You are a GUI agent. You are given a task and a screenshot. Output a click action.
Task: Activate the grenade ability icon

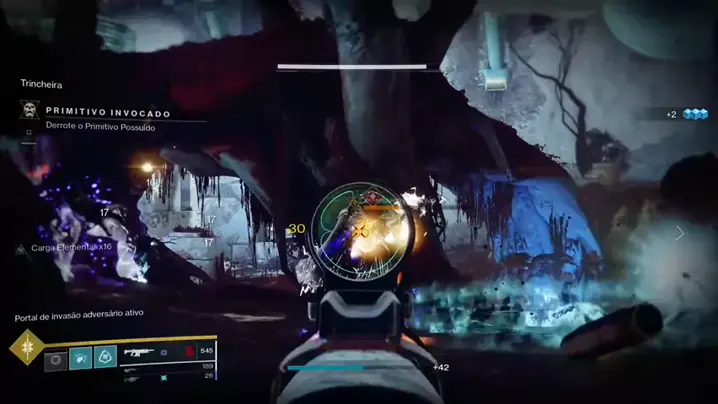click(x=56, y=357)
